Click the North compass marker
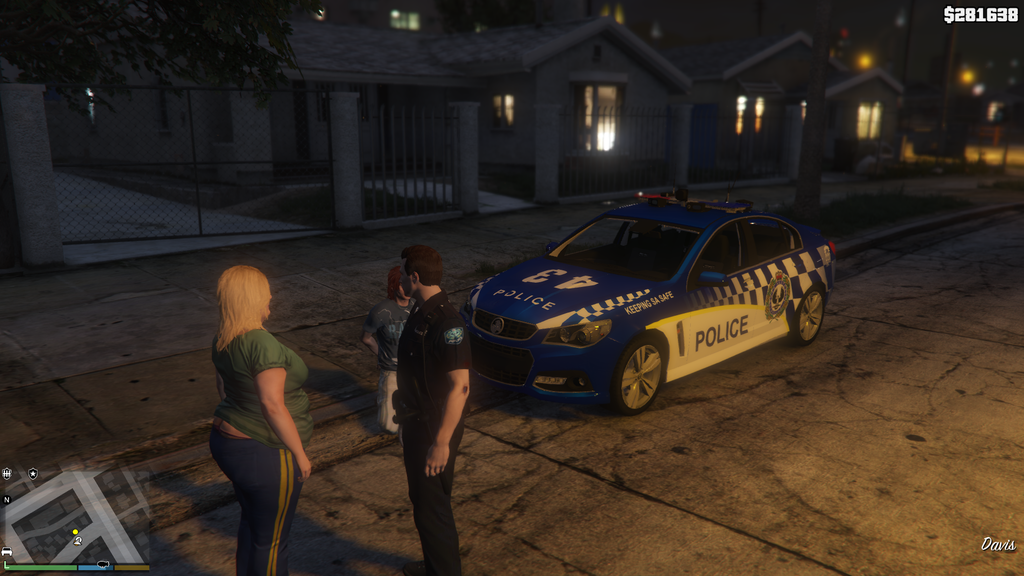The image size is (1024, 576). point(7,499)
